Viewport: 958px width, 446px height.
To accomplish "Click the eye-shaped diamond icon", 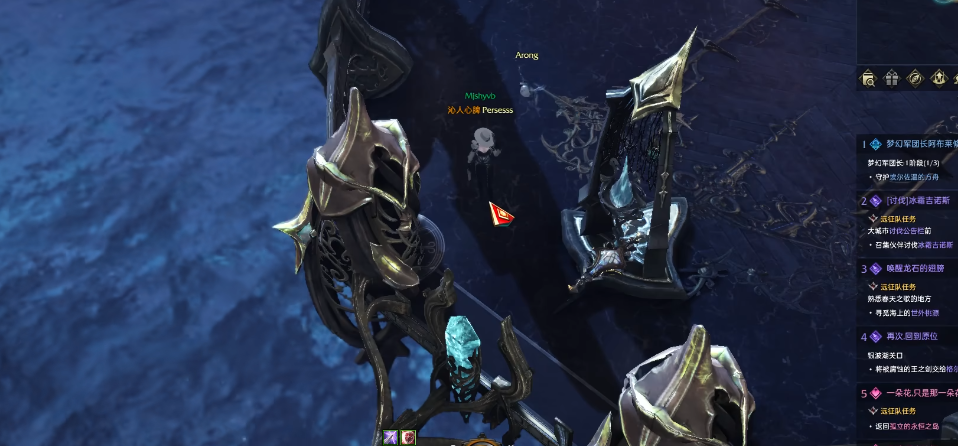I will [915, 79].
